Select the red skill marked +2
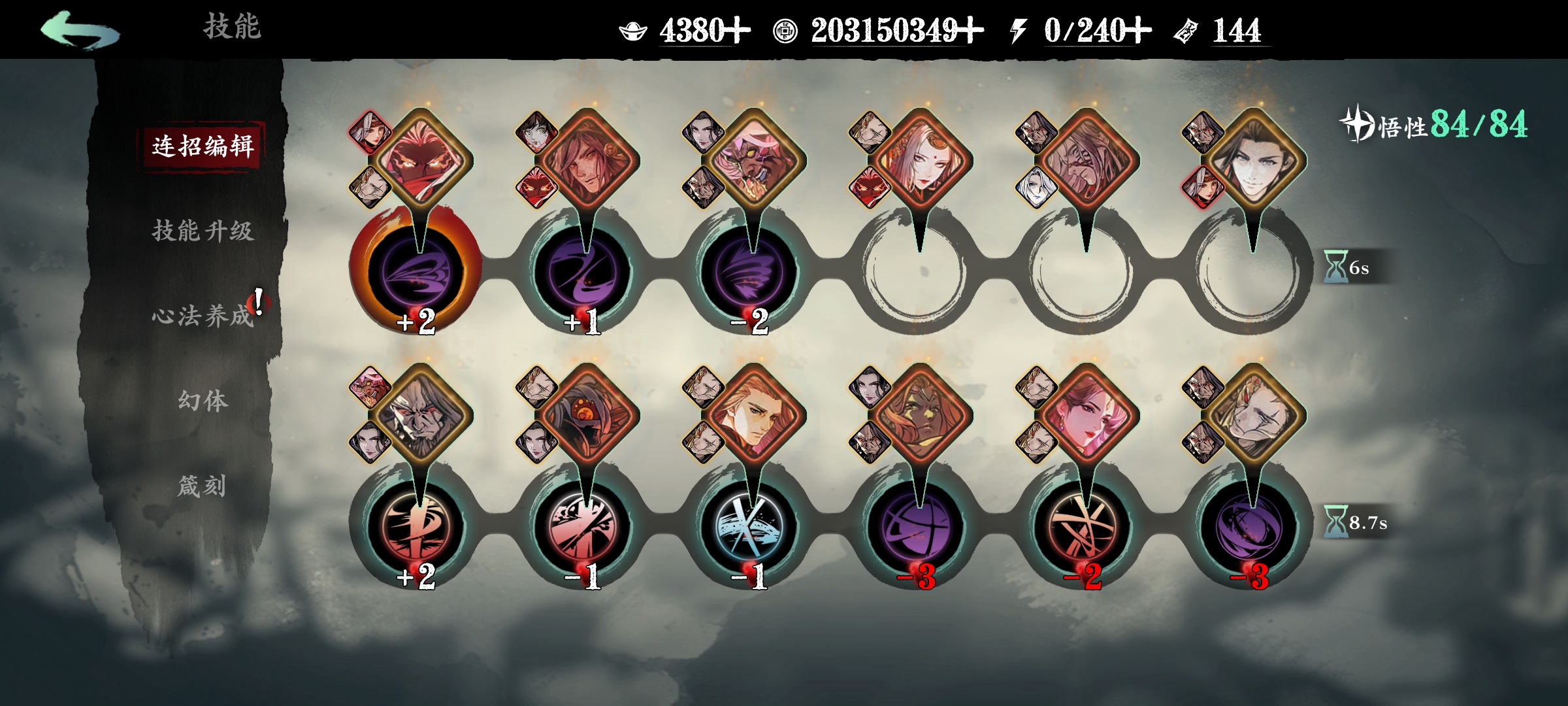The image size is (1568, 706). 416,526
